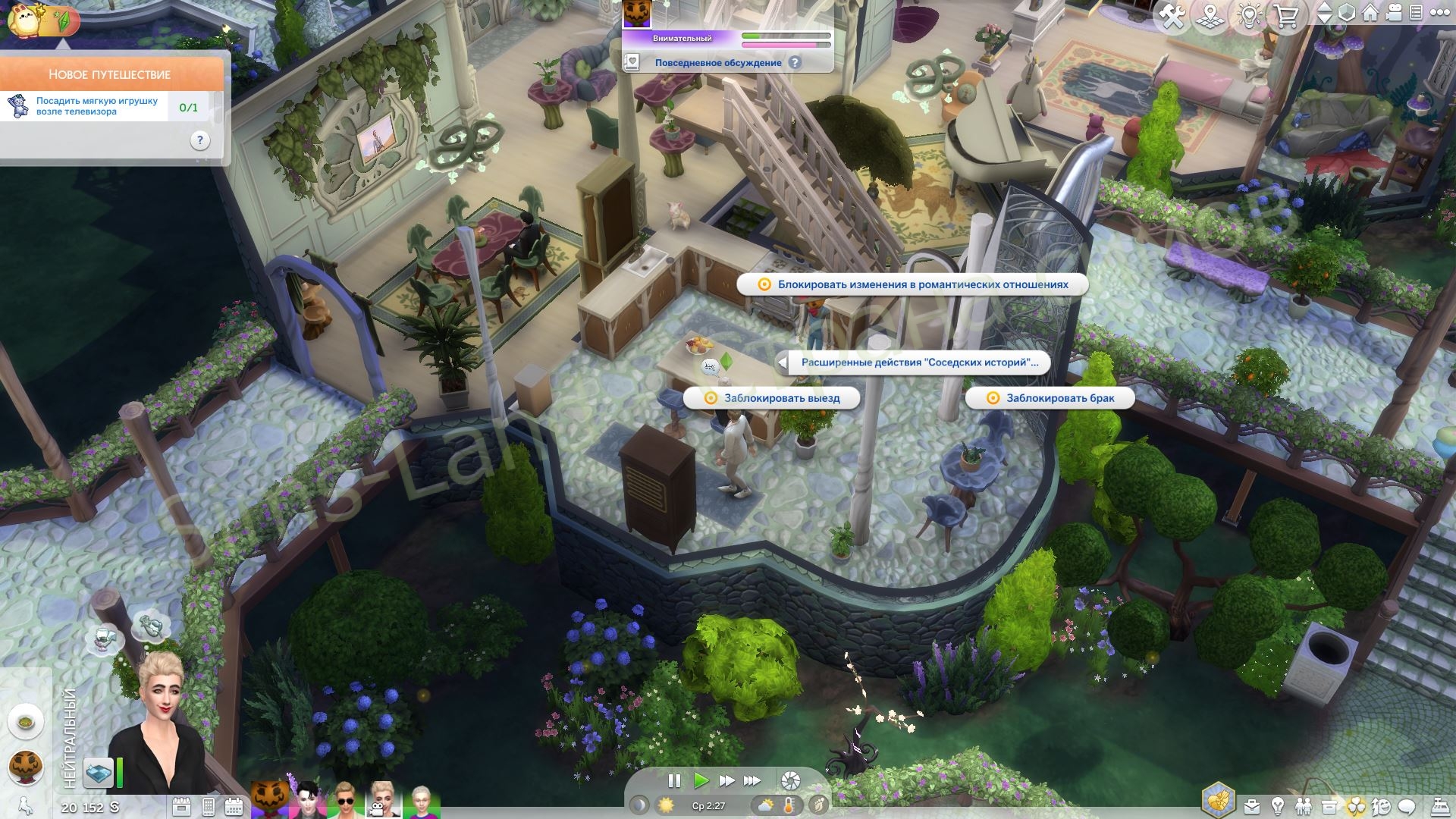Image resolution: width=1456 pixels, height=819 pixels.
Task: Set game speed to normal play
Action: [701, 780]
